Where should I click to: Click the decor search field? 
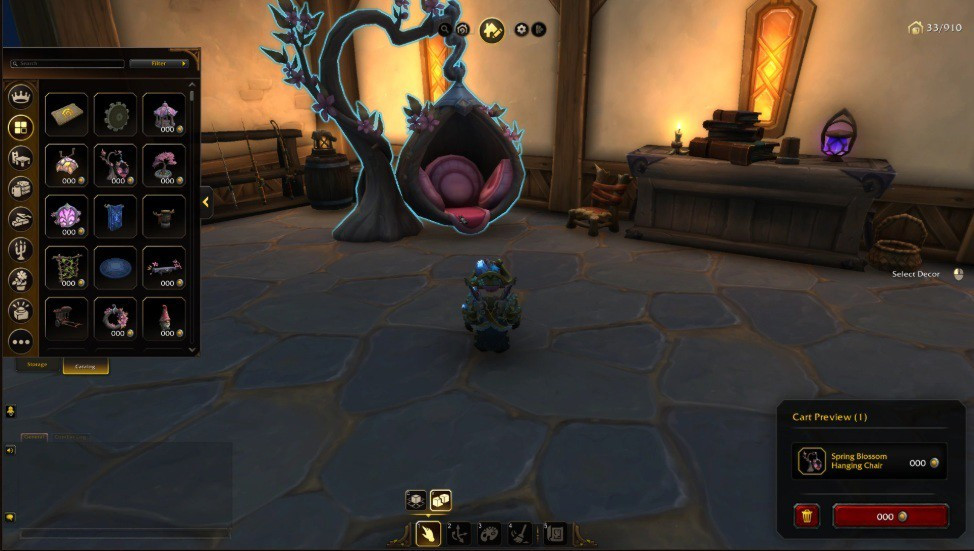click(x=68, y=63)
